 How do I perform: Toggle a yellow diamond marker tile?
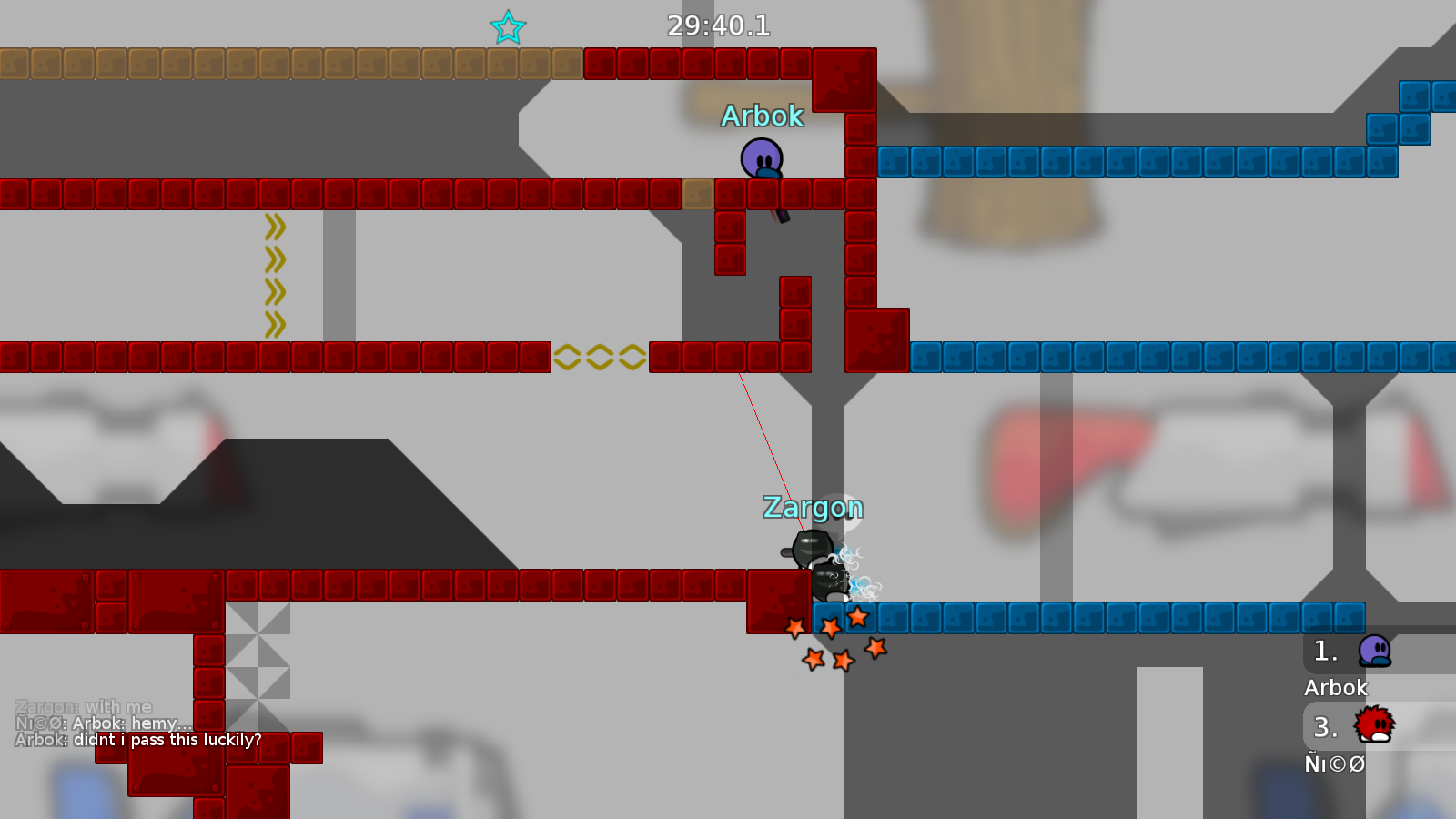(x=601, y=358)
